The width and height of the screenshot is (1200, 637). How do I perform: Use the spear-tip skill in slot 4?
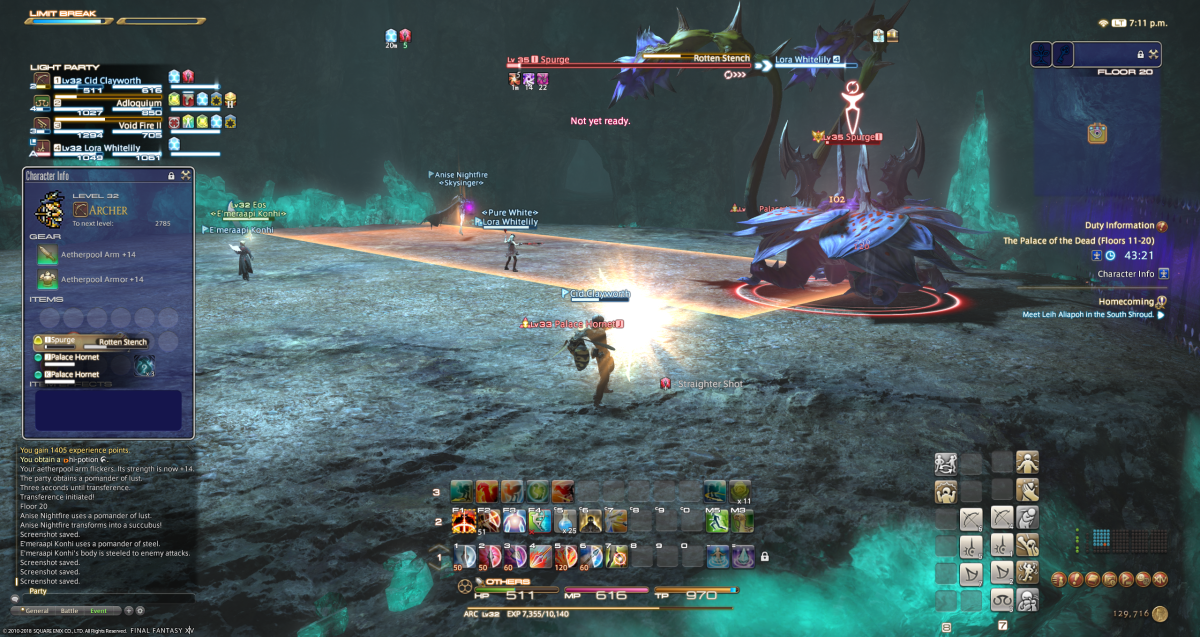point(539,555)
